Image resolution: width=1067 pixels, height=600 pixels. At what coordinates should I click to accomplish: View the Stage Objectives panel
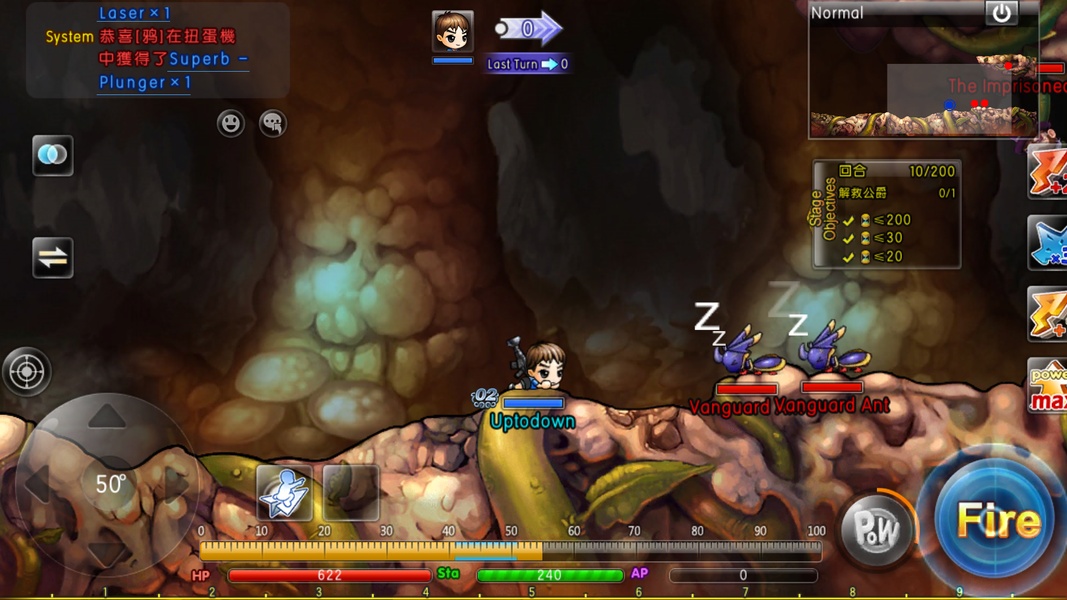click(886, 214)
